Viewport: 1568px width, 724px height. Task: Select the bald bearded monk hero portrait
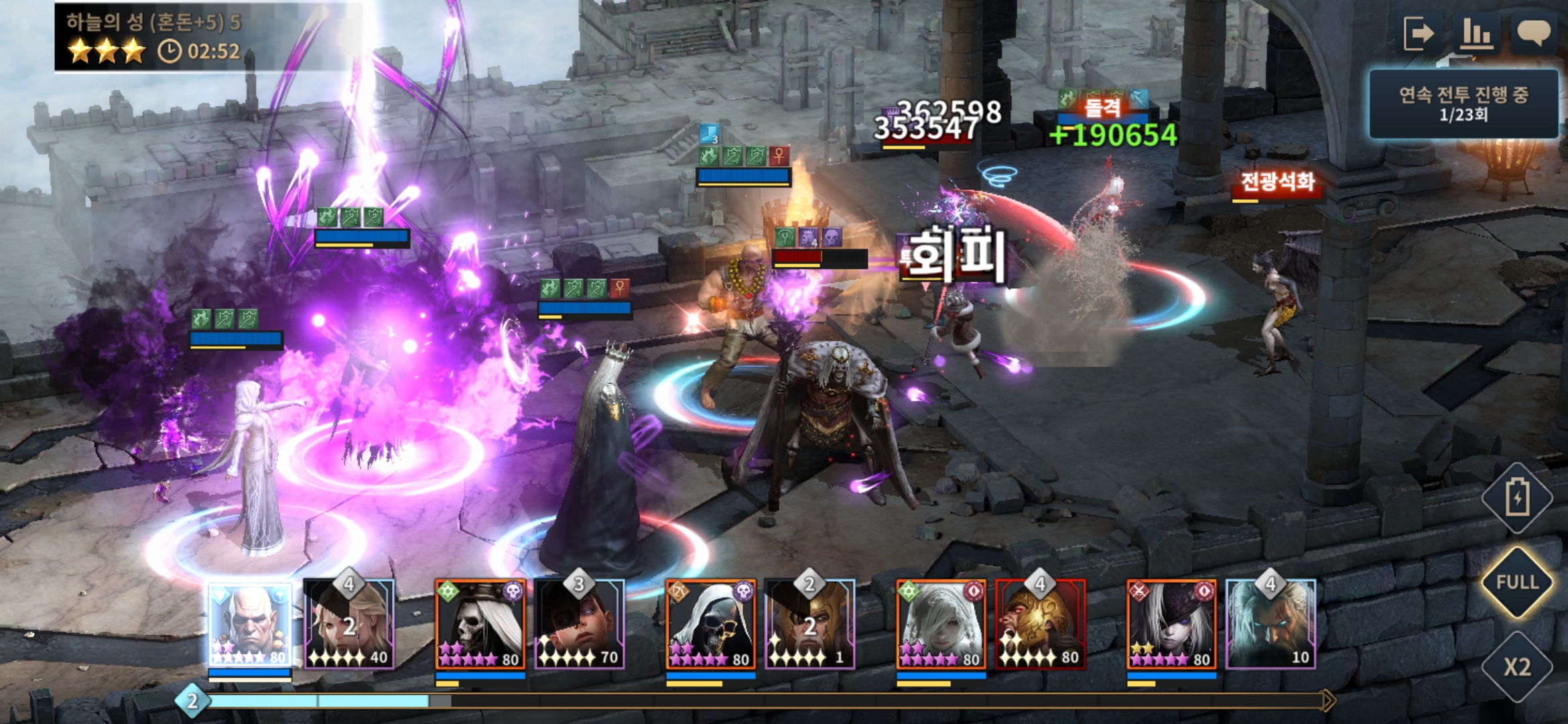pos(250,625)
